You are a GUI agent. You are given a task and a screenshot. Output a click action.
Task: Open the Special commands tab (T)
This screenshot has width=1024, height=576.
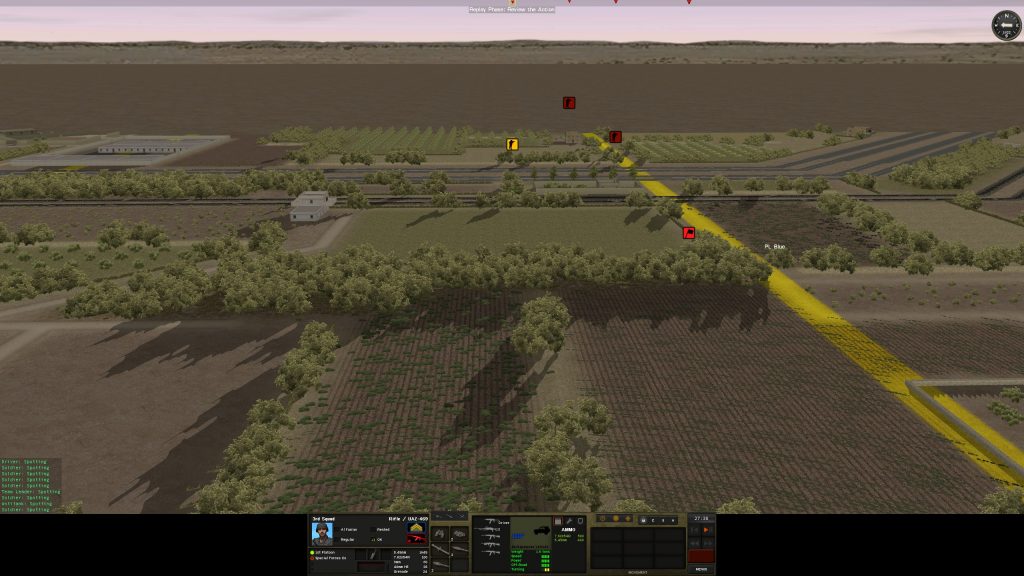click(x=661, y=520)
